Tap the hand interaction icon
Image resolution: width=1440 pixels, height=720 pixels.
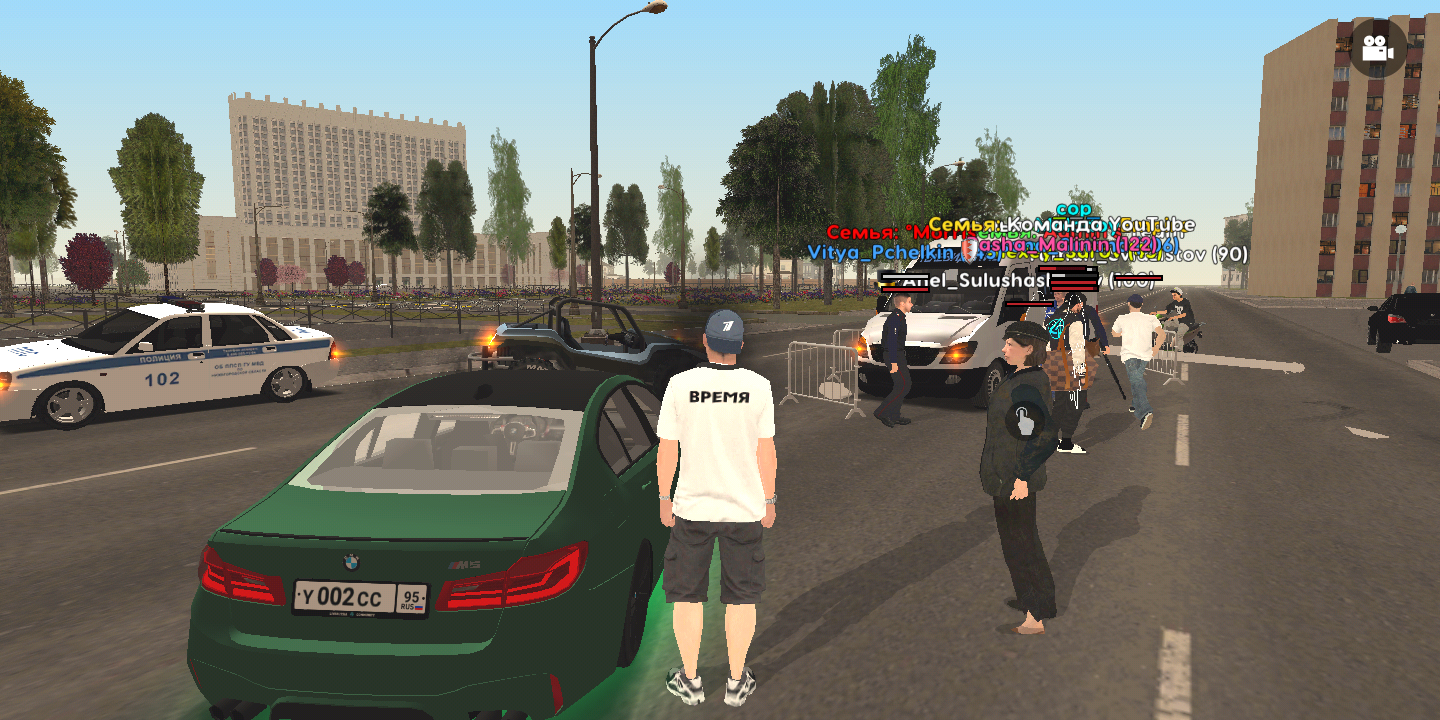pyautogui.click(x=1025, y=421)
